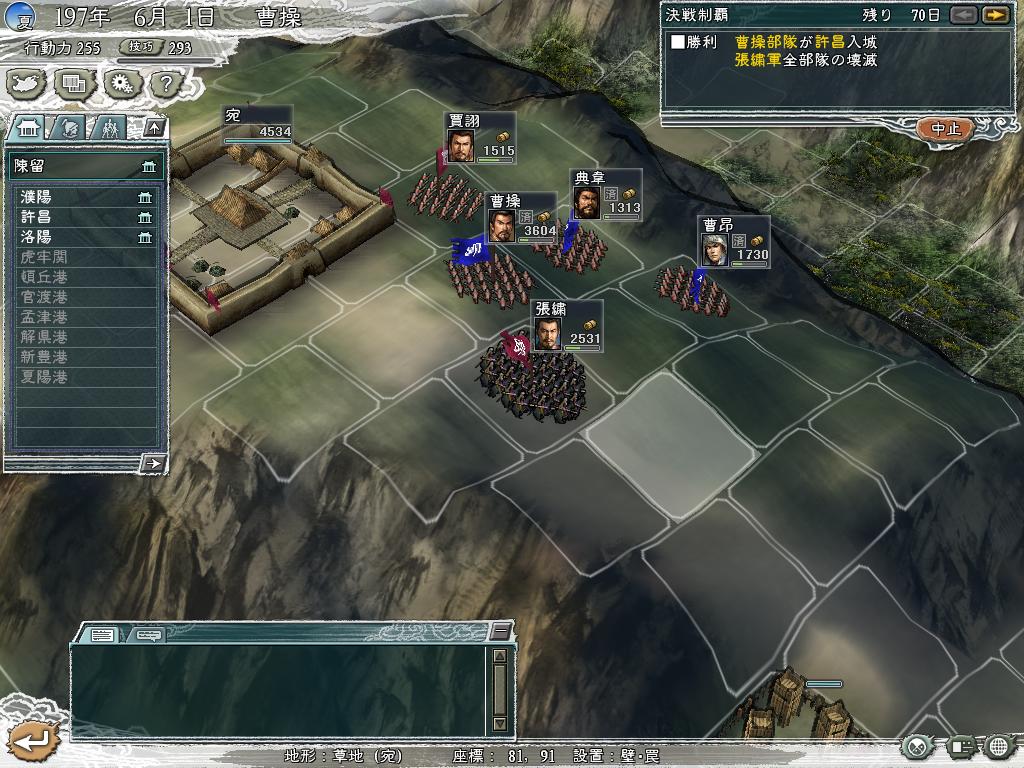The image size is (1024, 768).
Task: Switch to the cities tab with the building icon
Action: pos(29,127)
